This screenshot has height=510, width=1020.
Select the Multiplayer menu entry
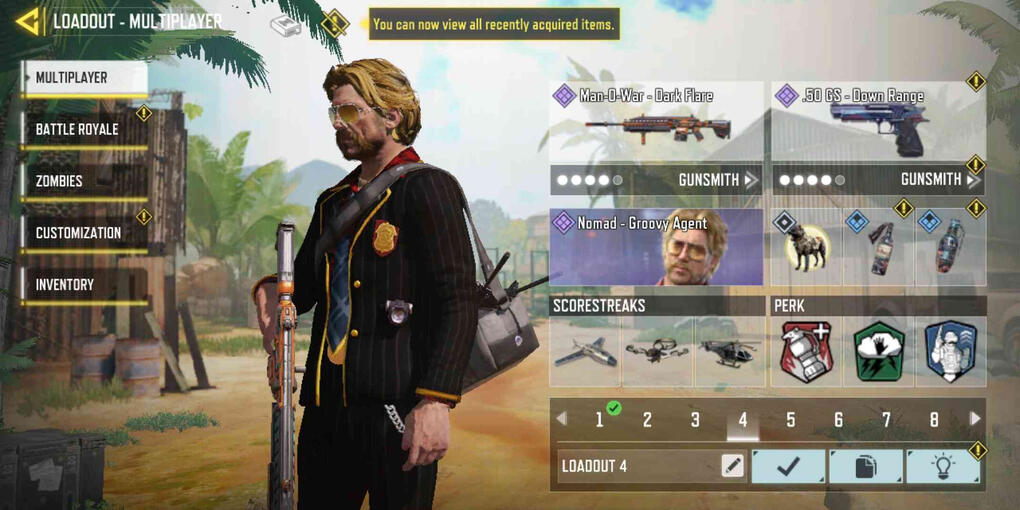86,78
